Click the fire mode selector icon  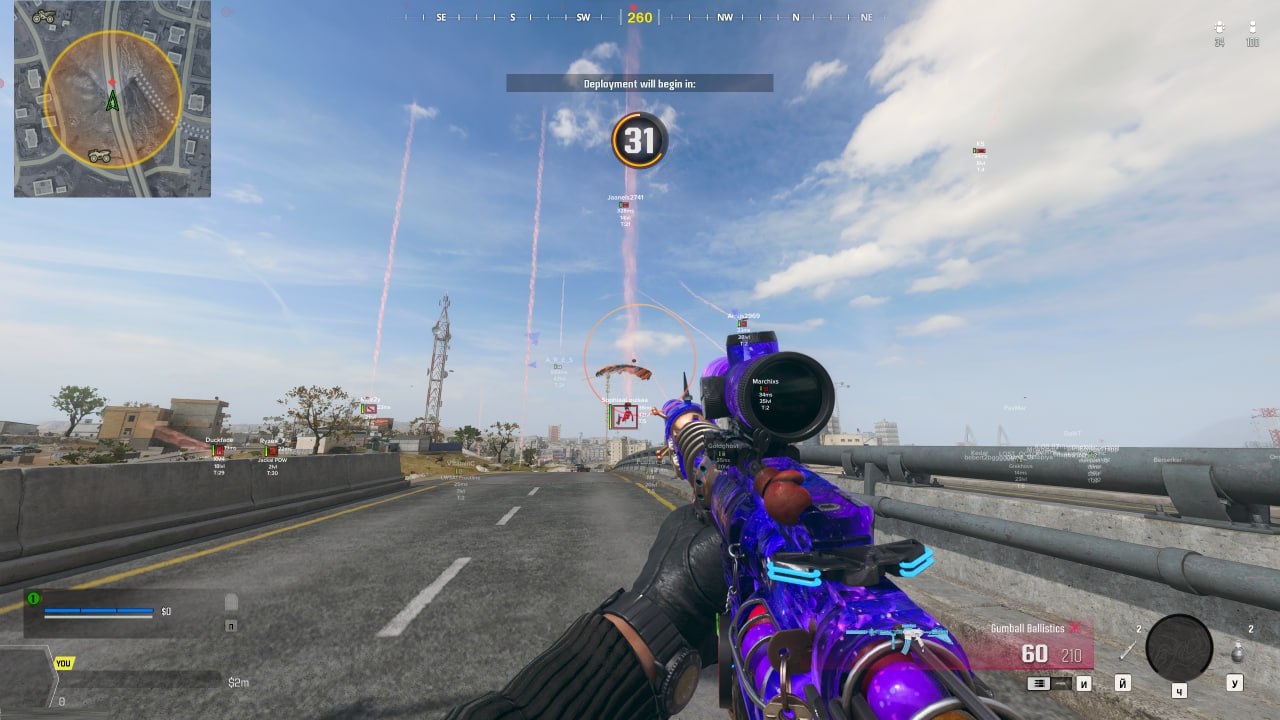tap(1040, 683)
